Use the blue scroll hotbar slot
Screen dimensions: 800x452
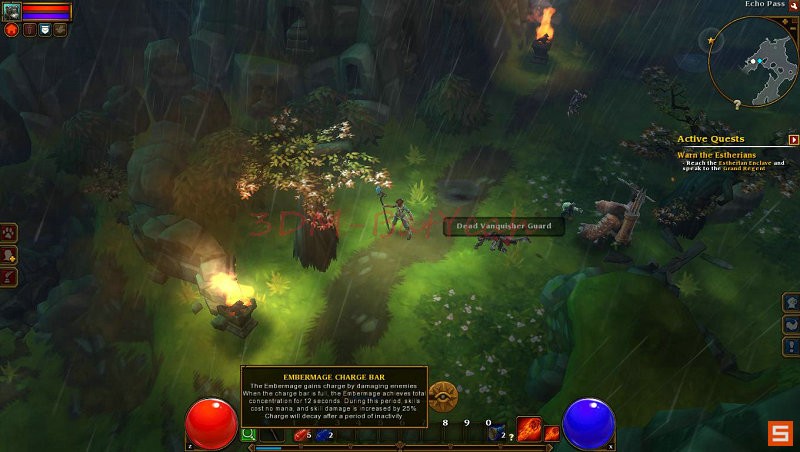[x=496, y=434]
